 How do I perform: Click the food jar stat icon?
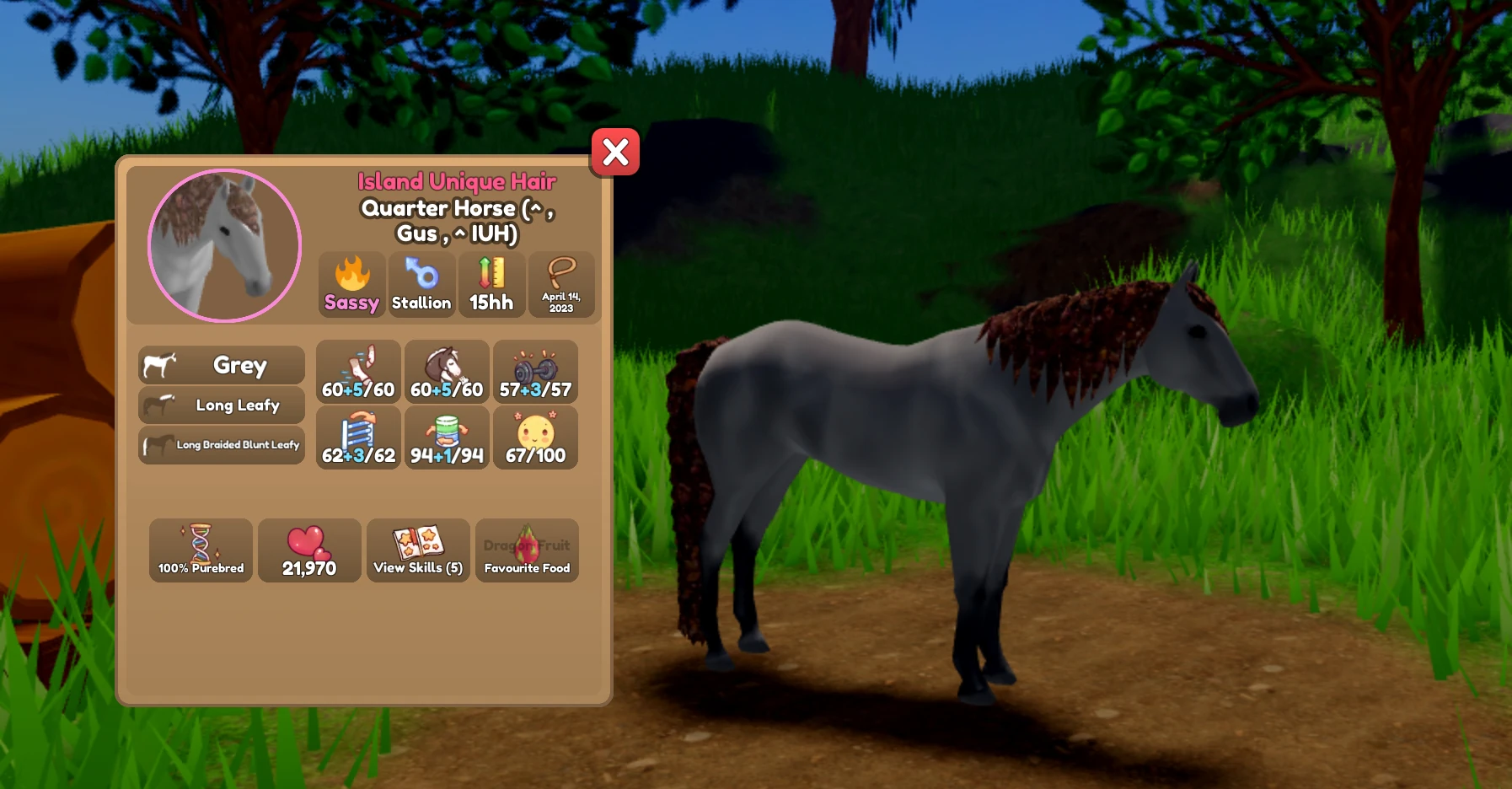[447, 437]
